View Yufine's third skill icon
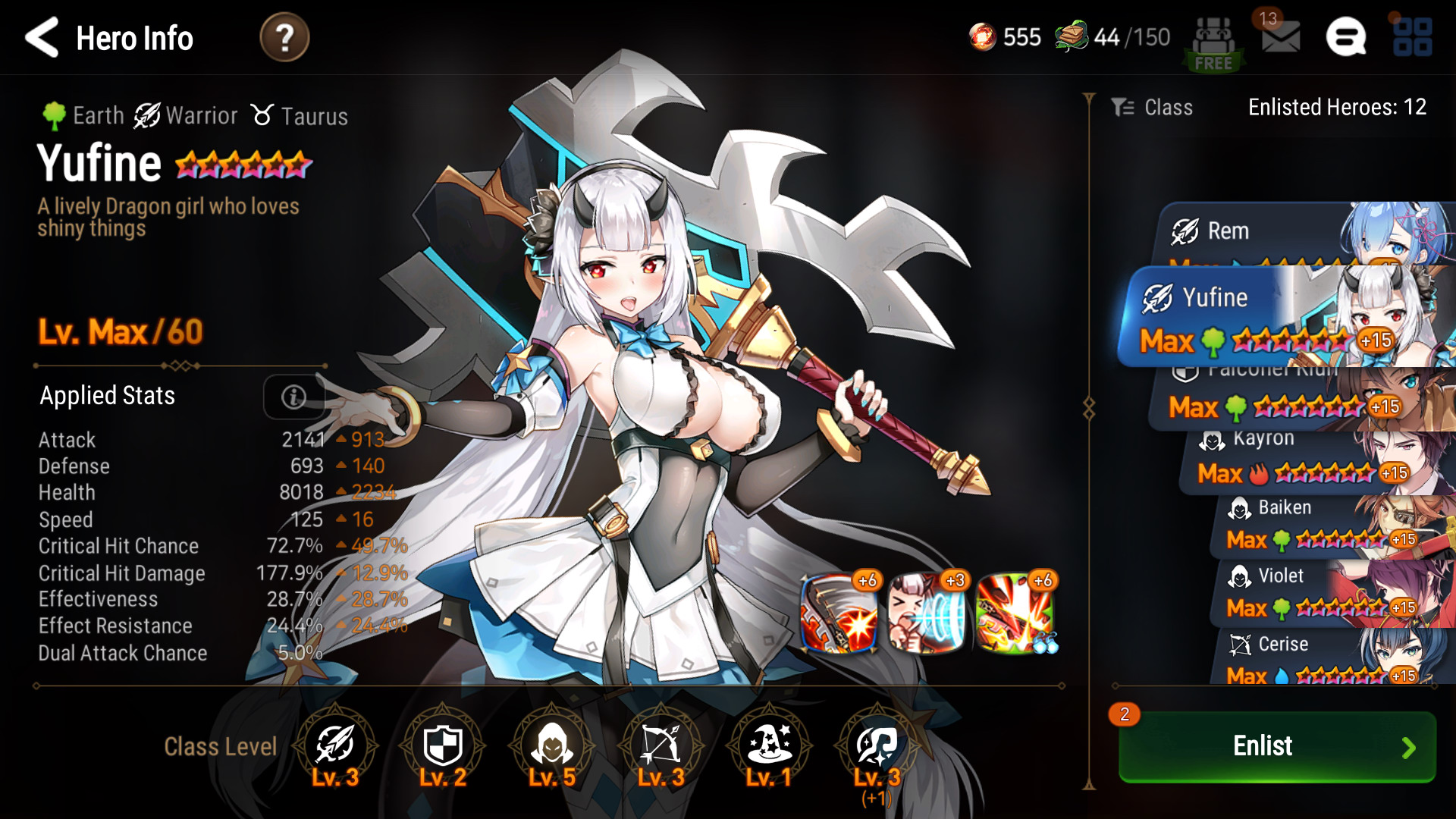 [x=1015, y=613]
